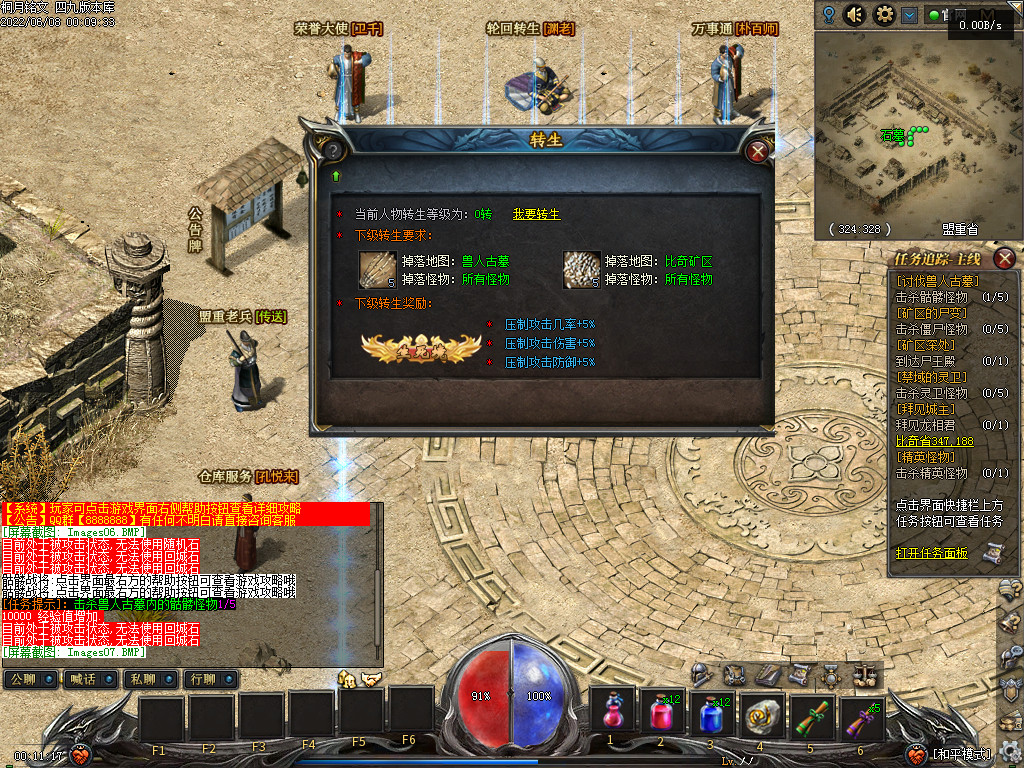Toggle sound with the speaker icon

855,15
